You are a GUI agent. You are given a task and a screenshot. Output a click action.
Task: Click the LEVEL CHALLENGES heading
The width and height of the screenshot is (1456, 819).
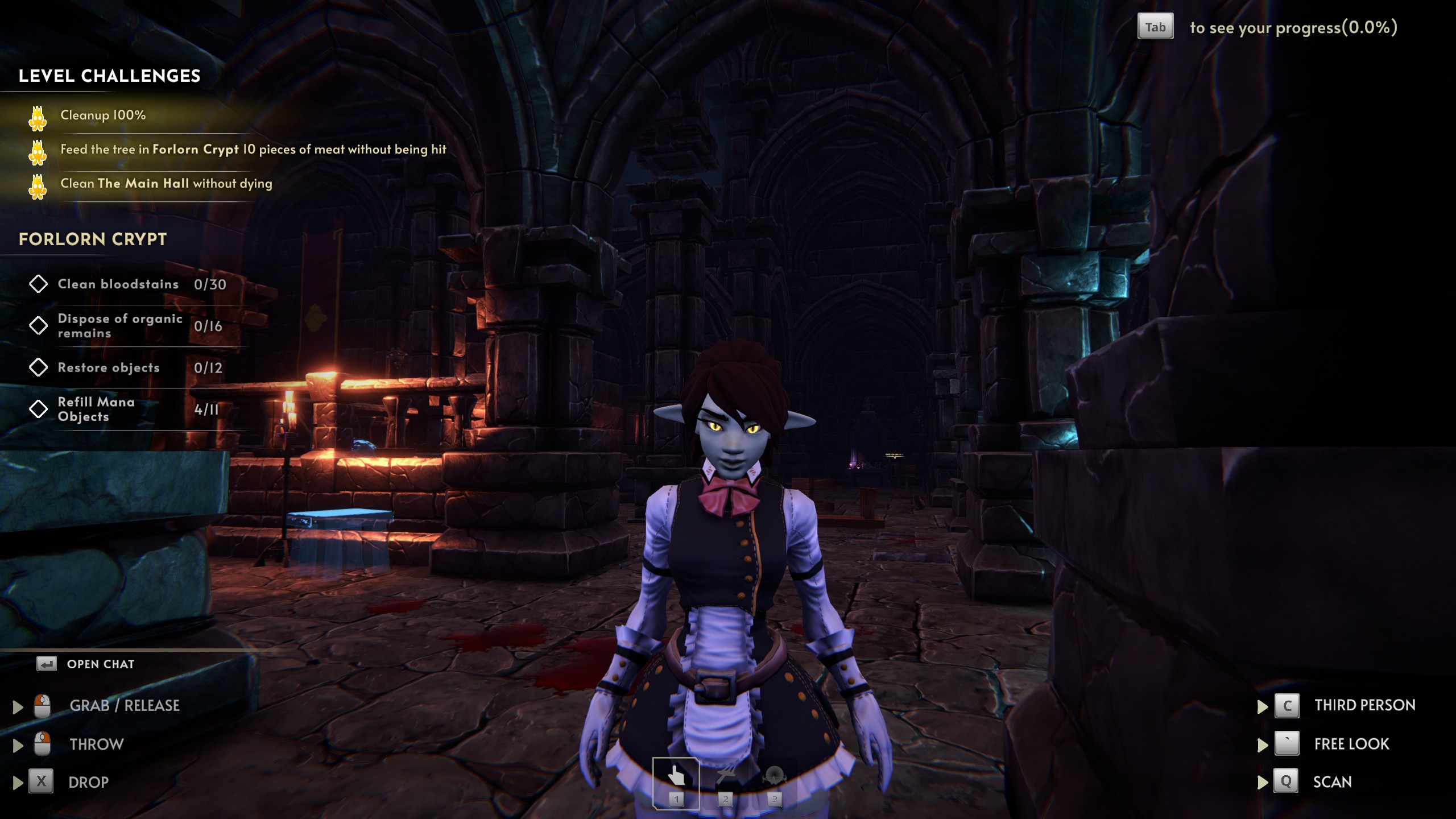coord(110,76)
